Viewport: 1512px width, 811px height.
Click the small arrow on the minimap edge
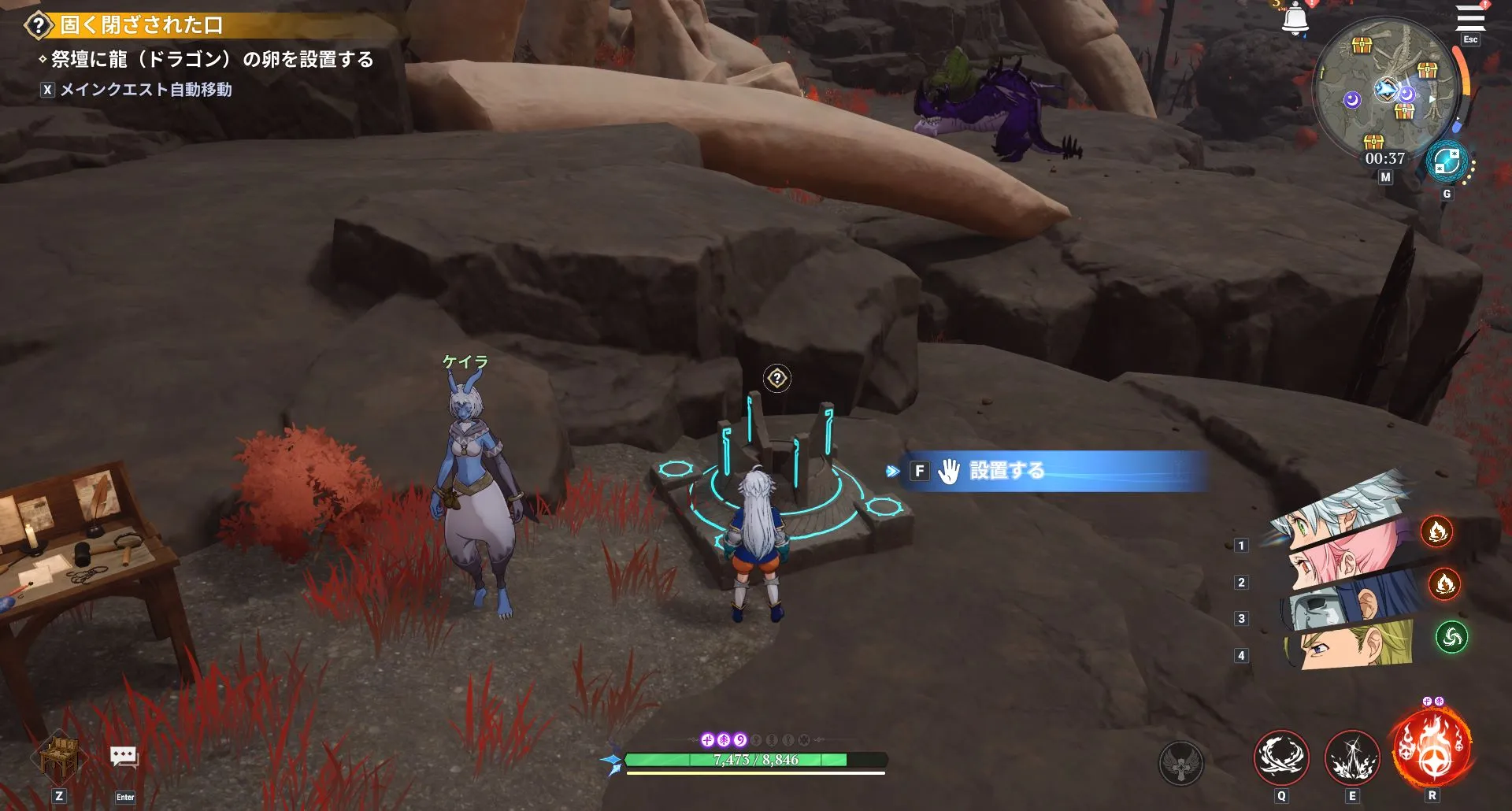(x=1431, y=101)
